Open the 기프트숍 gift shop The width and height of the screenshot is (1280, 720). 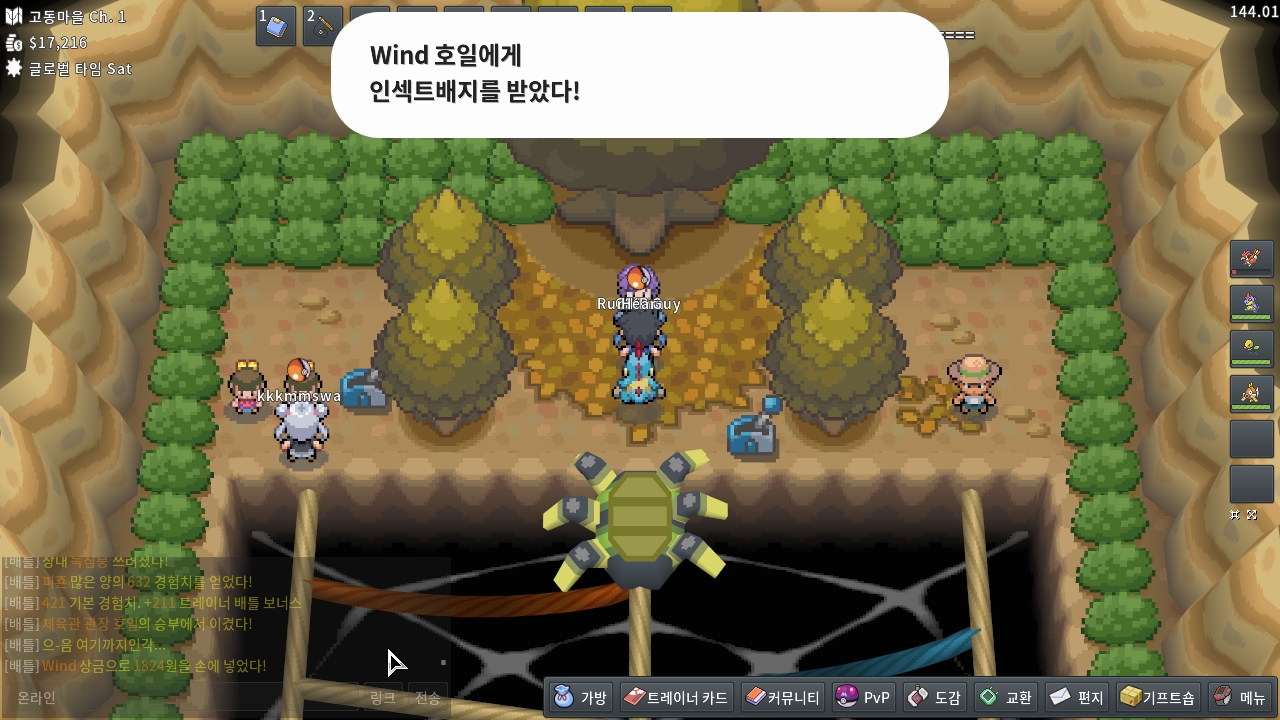pyautogui.click(x=1158, y=697)
